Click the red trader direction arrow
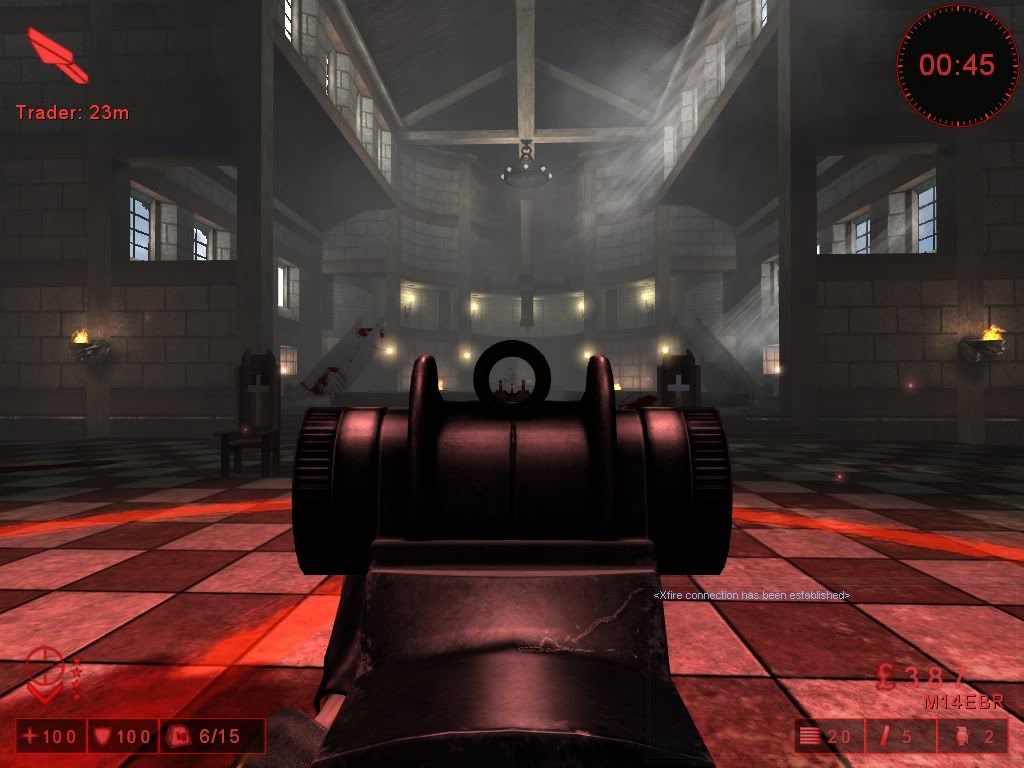The height and width of the screenshot is (768, 1024). point(58,55)
